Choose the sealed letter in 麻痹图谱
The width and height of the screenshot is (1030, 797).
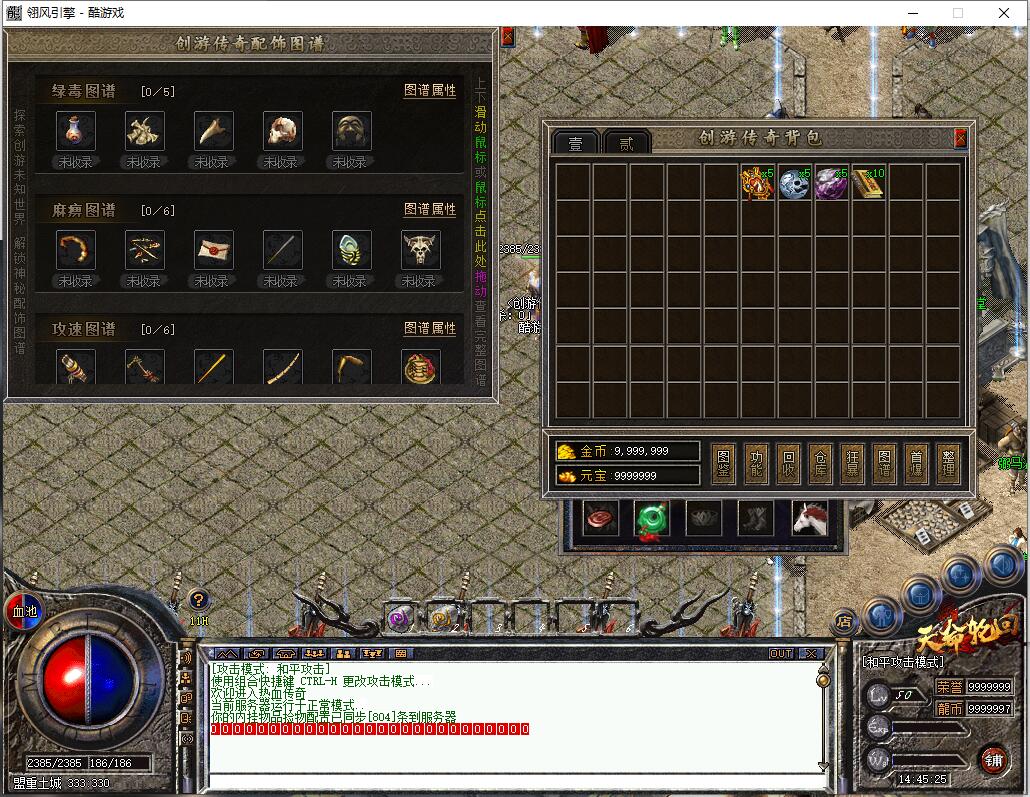214,250
